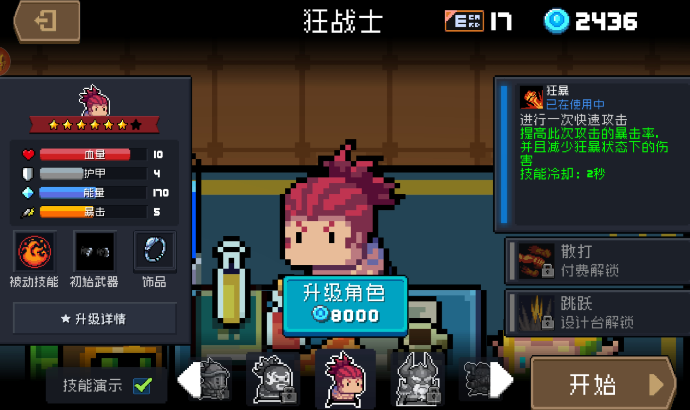Choose the locked 跳跃 skill

pyautogui.click(x=594, y=312)
